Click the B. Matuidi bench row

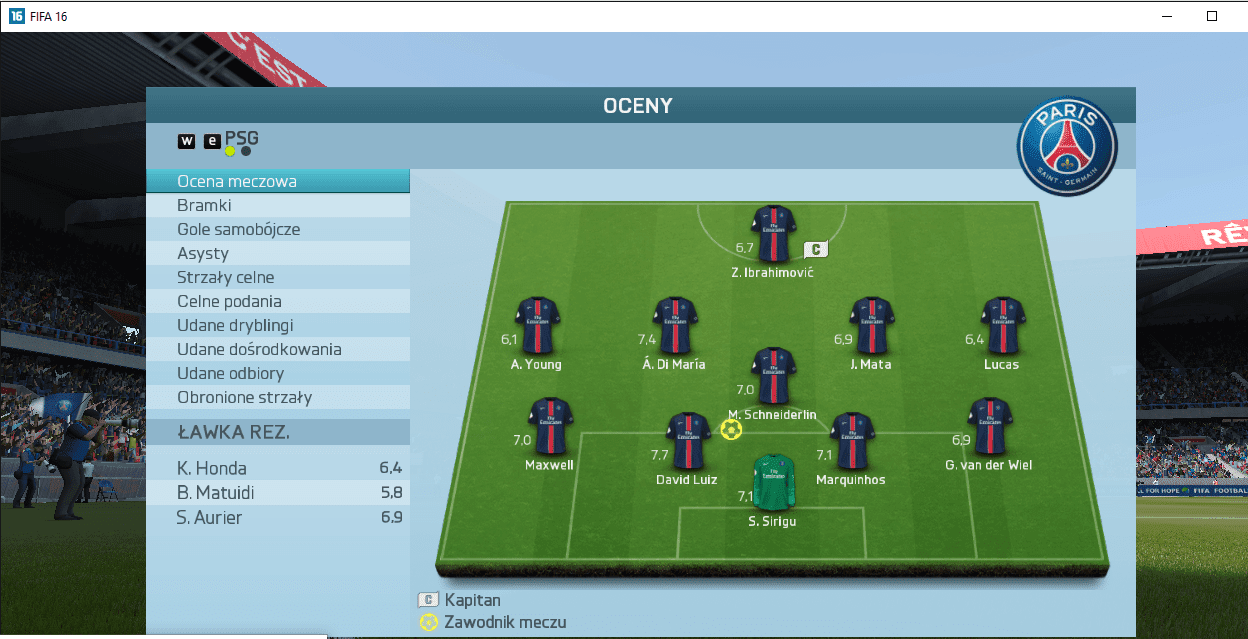coord(277,493)
